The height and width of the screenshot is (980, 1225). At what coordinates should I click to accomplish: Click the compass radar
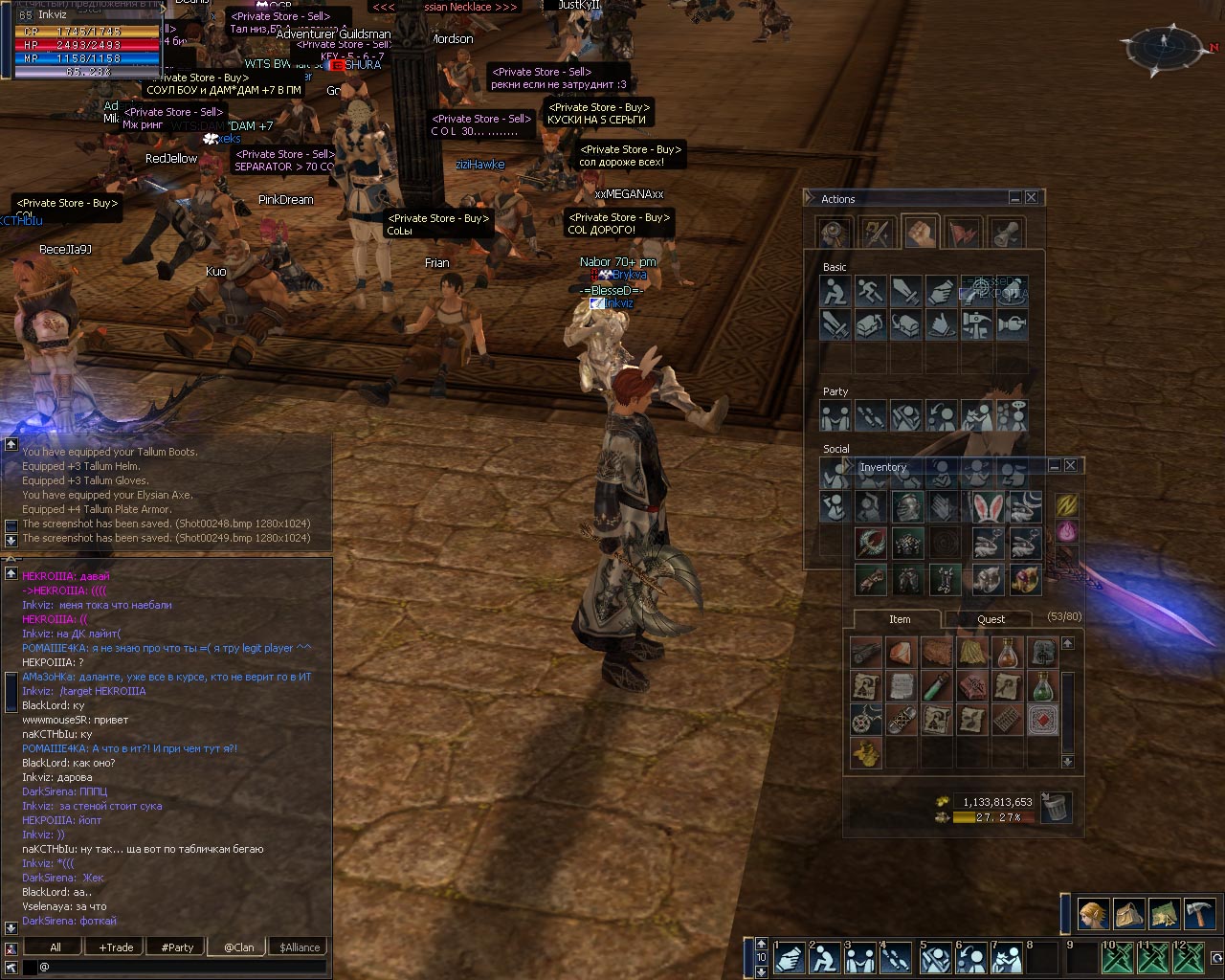[x=1165, y=43]
